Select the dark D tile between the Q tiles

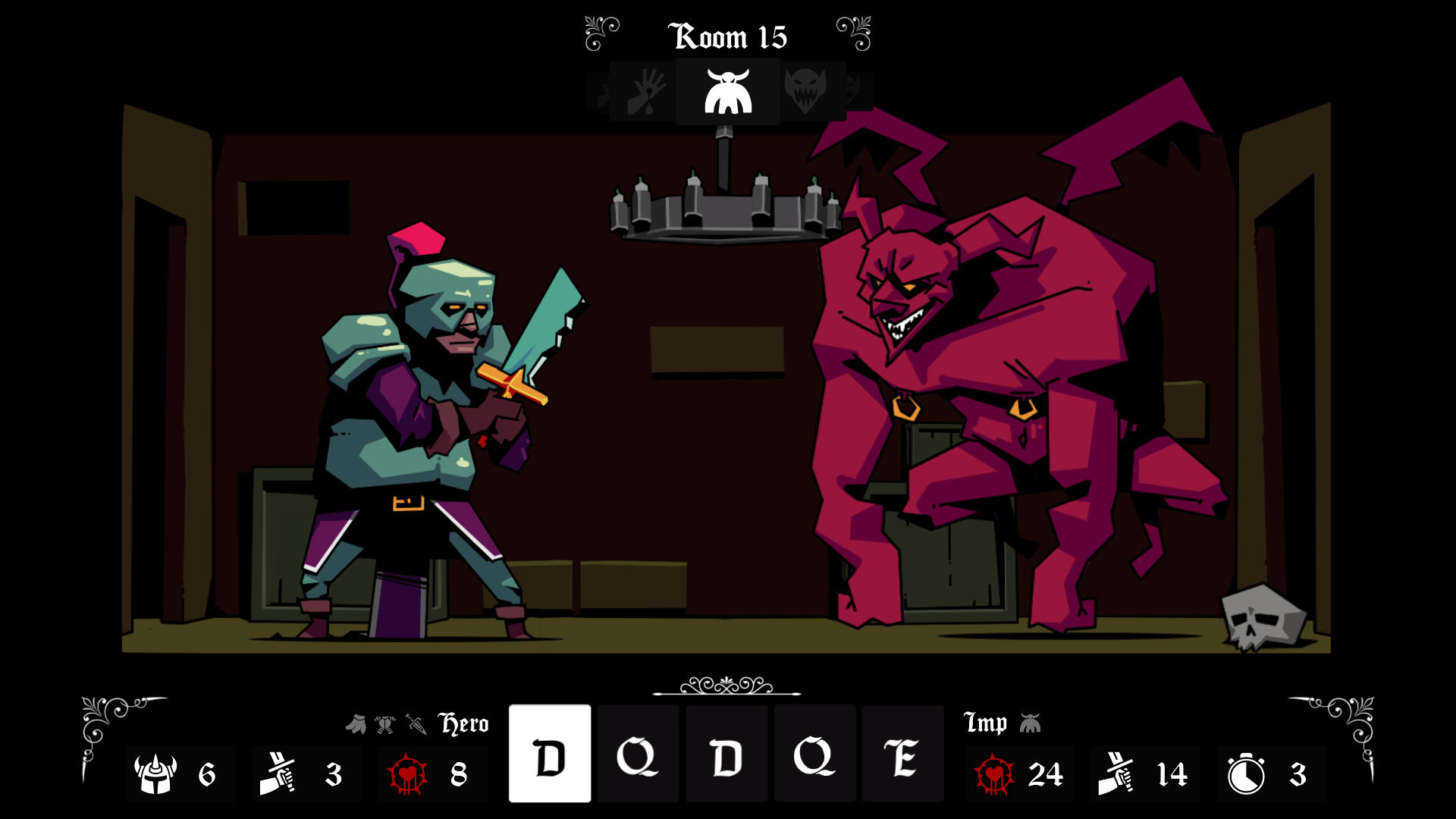point(726,755)
